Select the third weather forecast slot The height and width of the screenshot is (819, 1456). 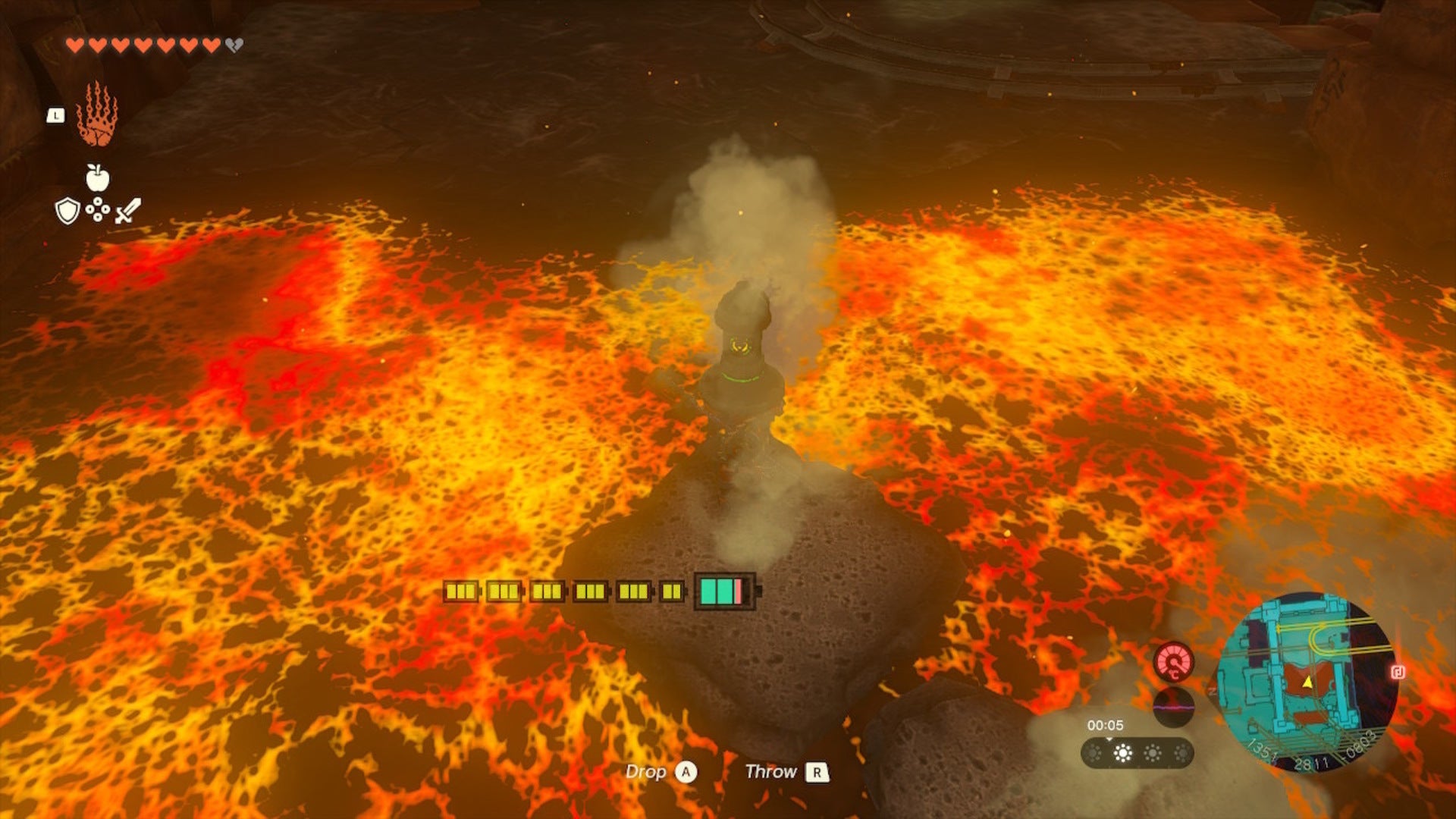[1154, 755]
